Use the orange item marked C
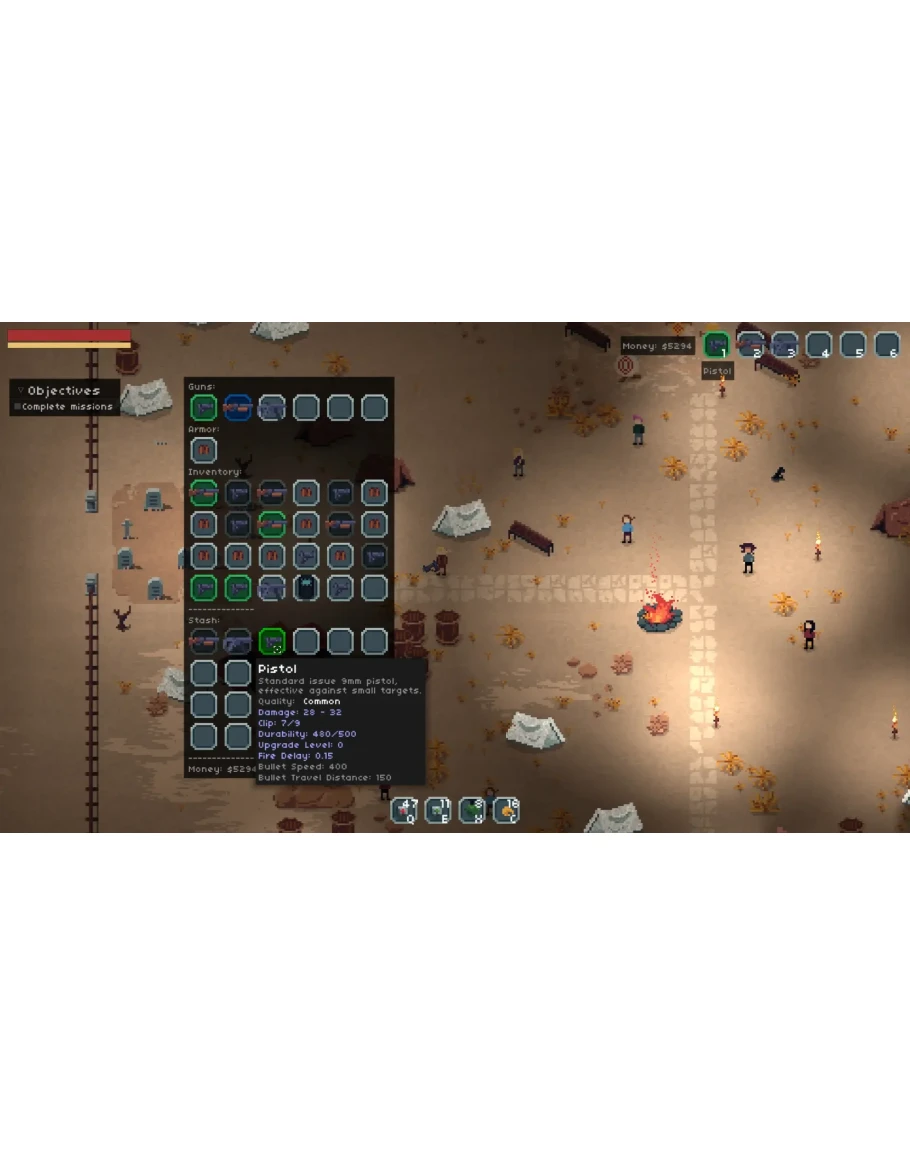 point(507,810)
